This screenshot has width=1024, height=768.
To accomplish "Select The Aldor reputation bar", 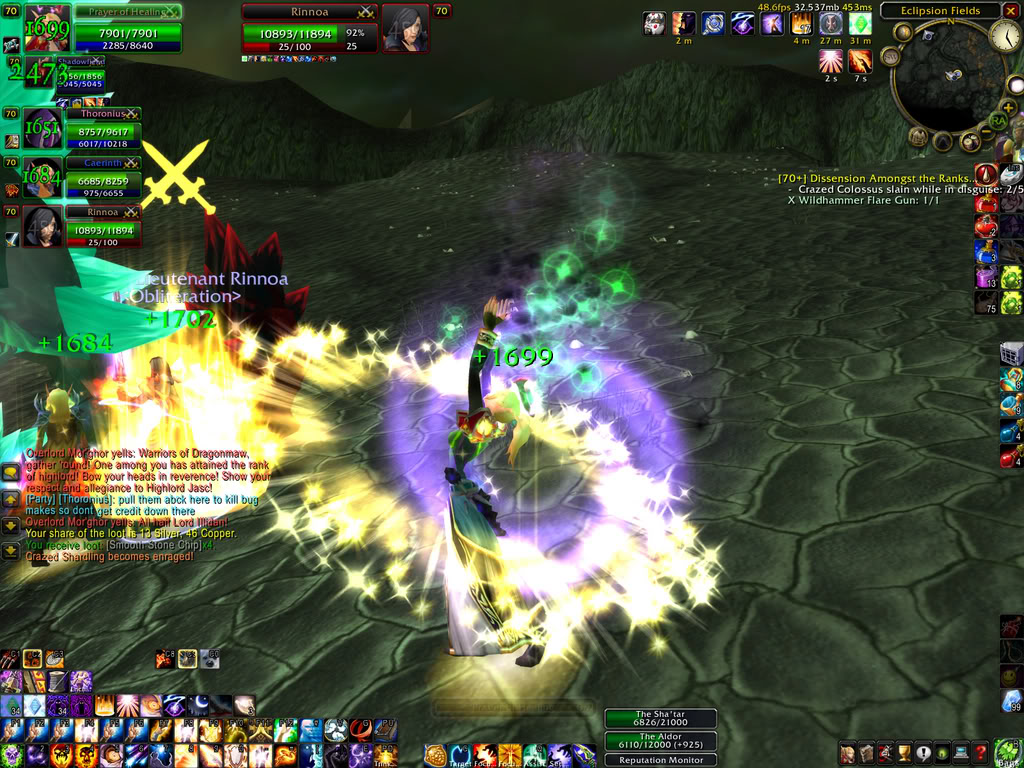I will tap(660, 740).
